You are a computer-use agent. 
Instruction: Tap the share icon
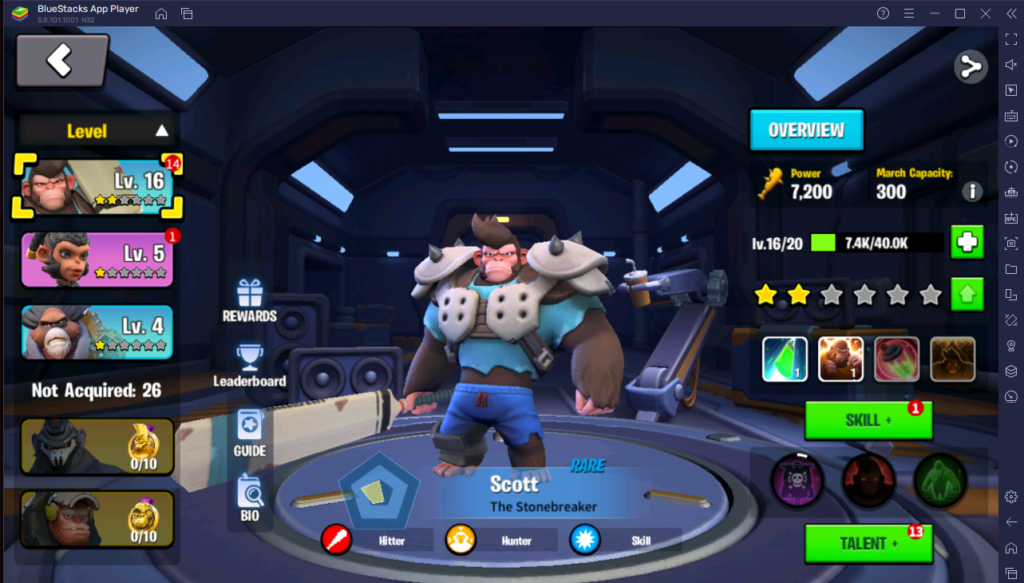tap(970, 67)
